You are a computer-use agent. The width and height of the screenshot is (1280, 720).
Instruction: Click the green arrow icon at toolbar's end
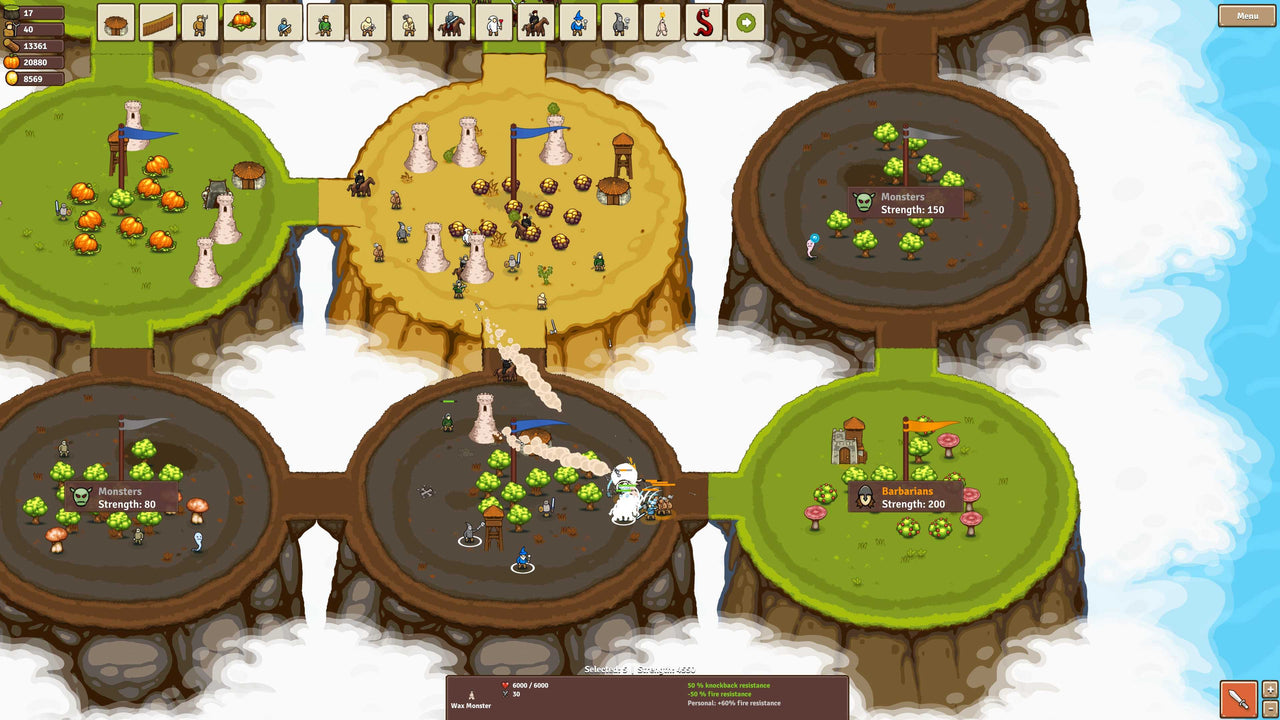point(746,22)
